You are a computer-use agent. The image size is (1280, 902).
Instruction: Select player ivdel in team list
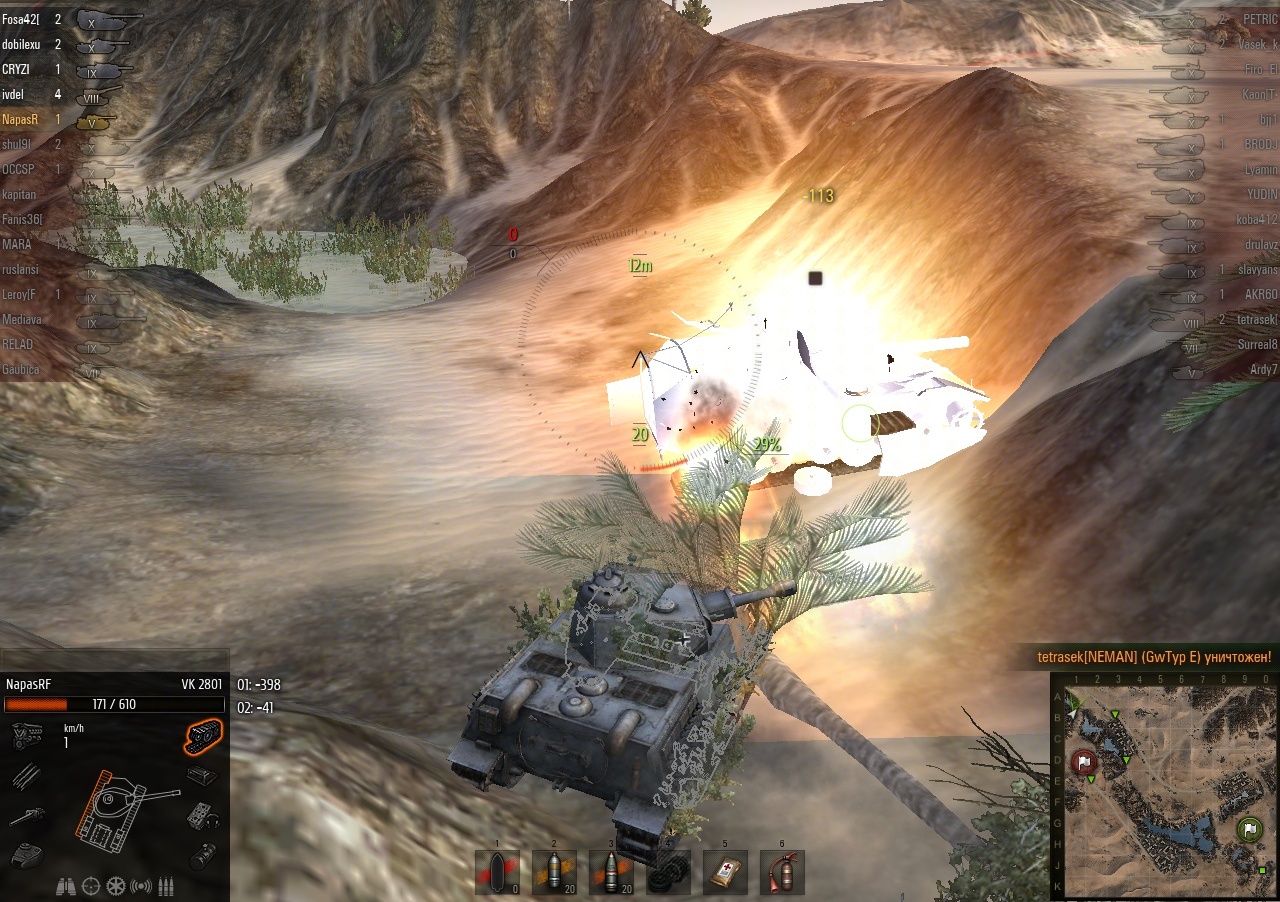14,94
